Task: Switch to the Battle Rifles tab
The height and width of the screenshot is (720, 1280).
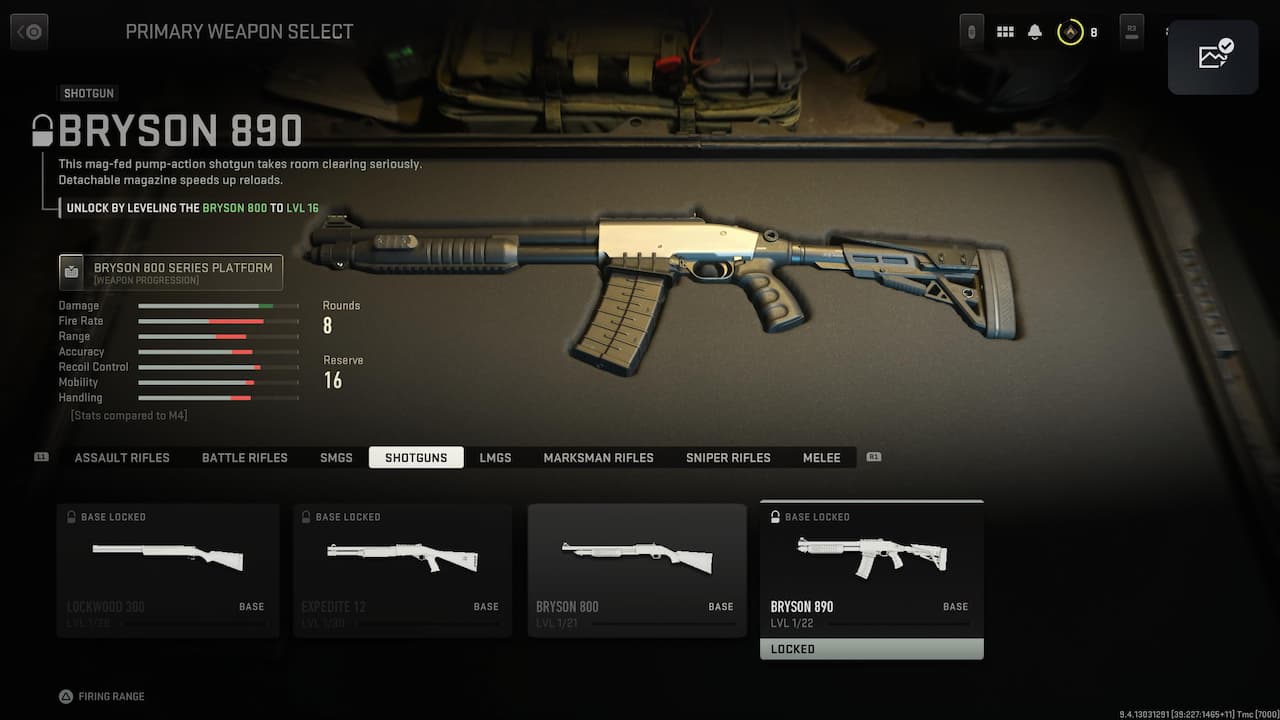Action: 245,458
